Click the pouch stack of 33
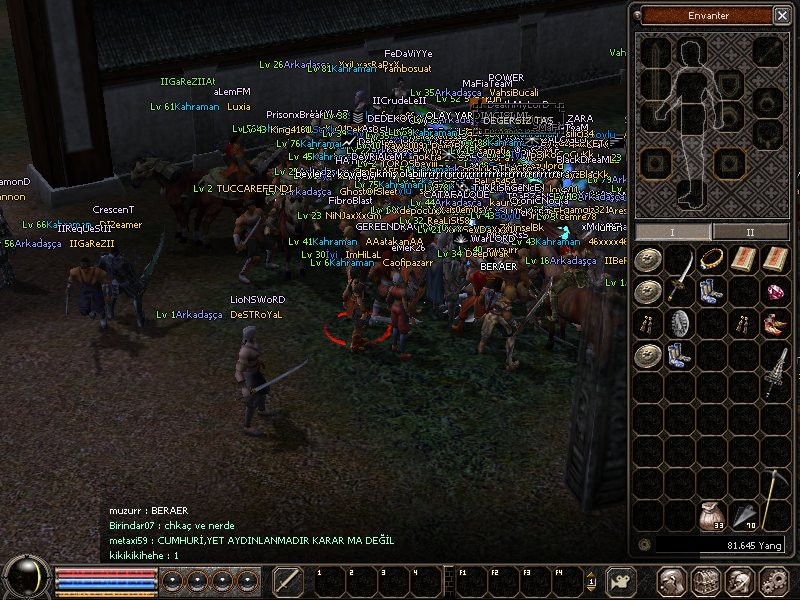This screenshot has width=800, height=600. pos(712,516)
